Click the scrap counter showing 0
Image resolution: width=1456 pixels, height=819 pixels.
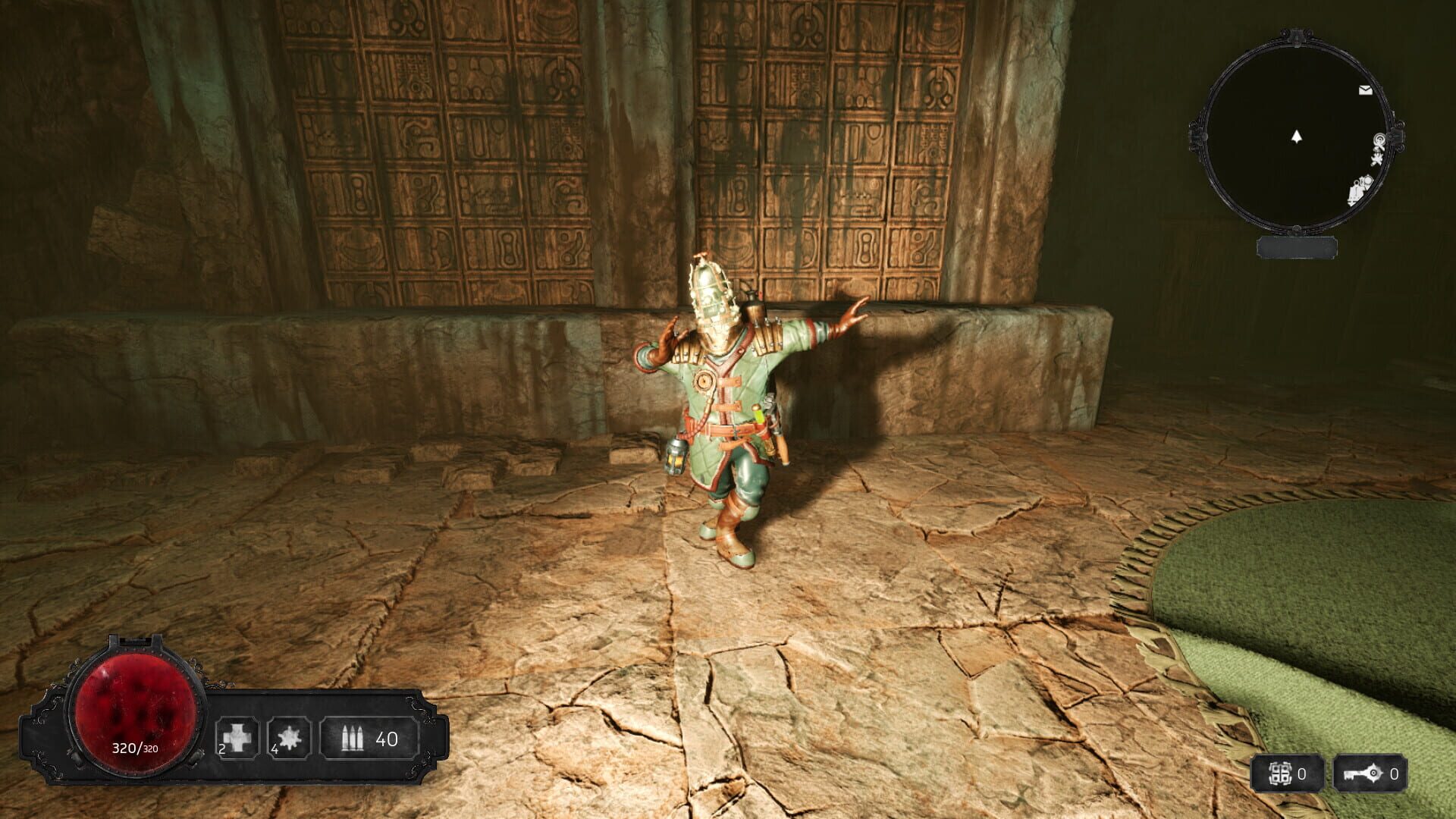click(1301, 773)
